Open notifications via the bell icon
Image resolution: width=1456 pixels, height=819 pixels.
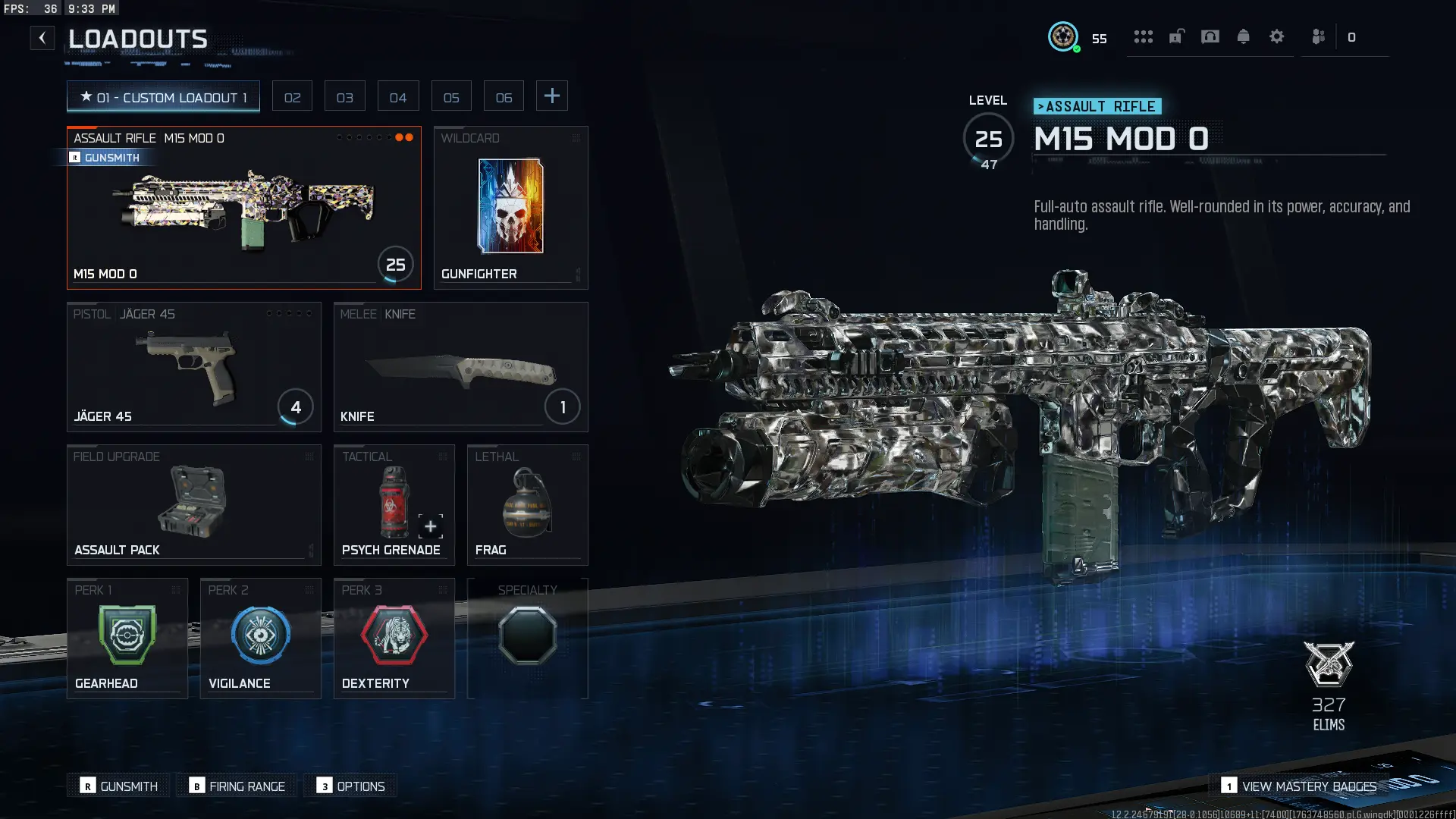[x=1244, y=36]
